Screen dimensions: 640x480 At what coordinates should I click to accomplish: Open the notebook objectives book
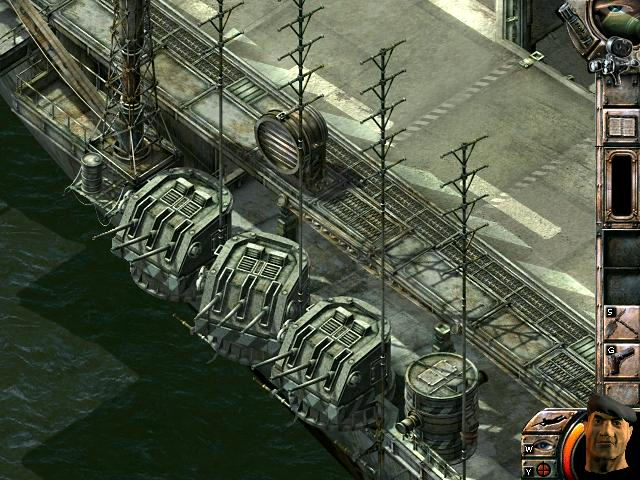pos(621,126)
